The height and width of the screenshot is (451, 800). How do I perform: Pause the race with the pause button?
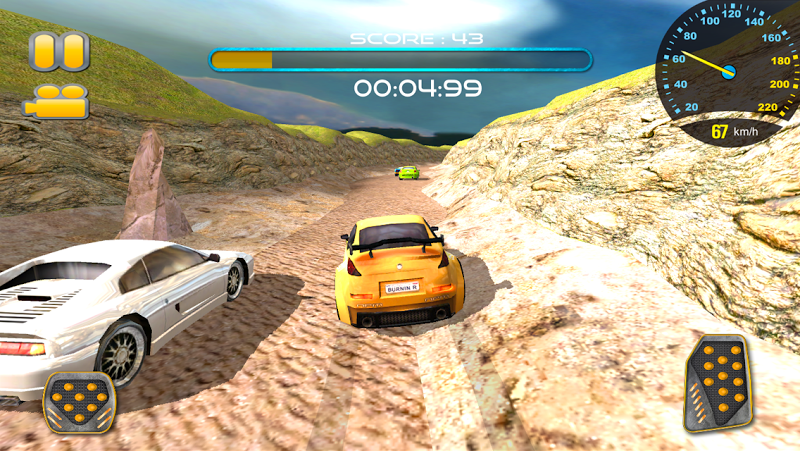(x=59, y=52)
